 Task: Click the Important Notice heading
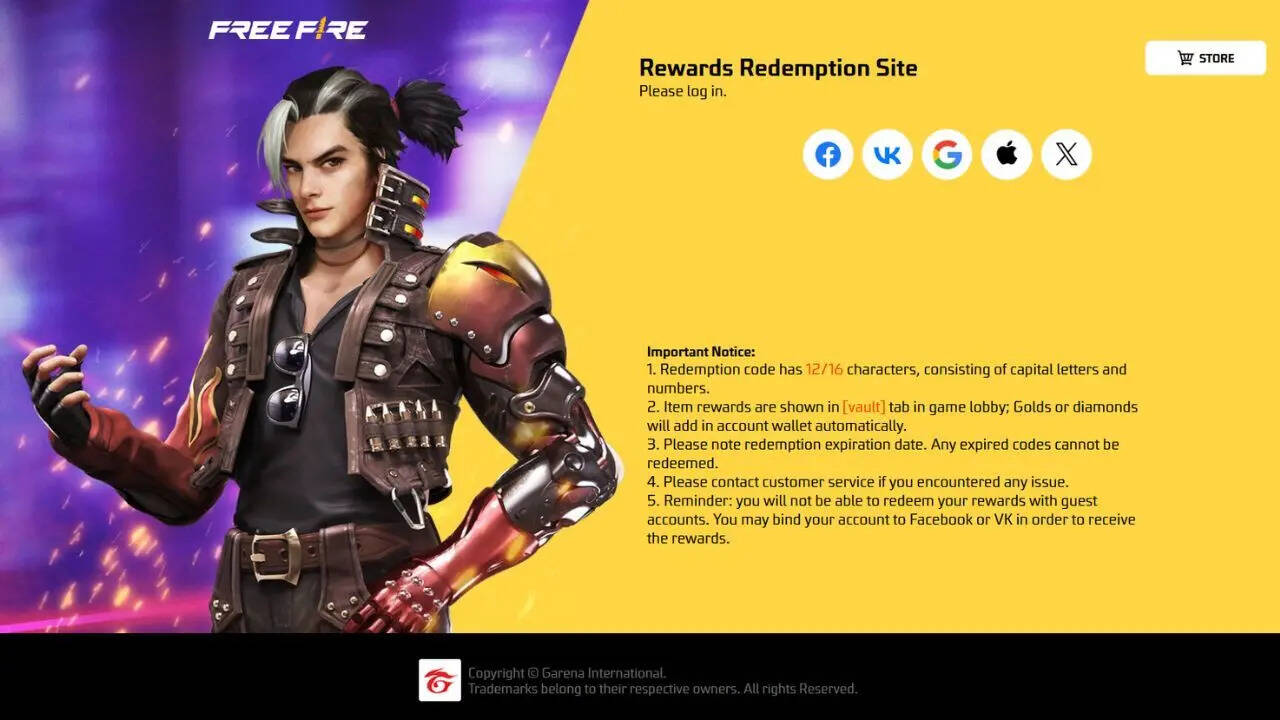coord(701,351)
